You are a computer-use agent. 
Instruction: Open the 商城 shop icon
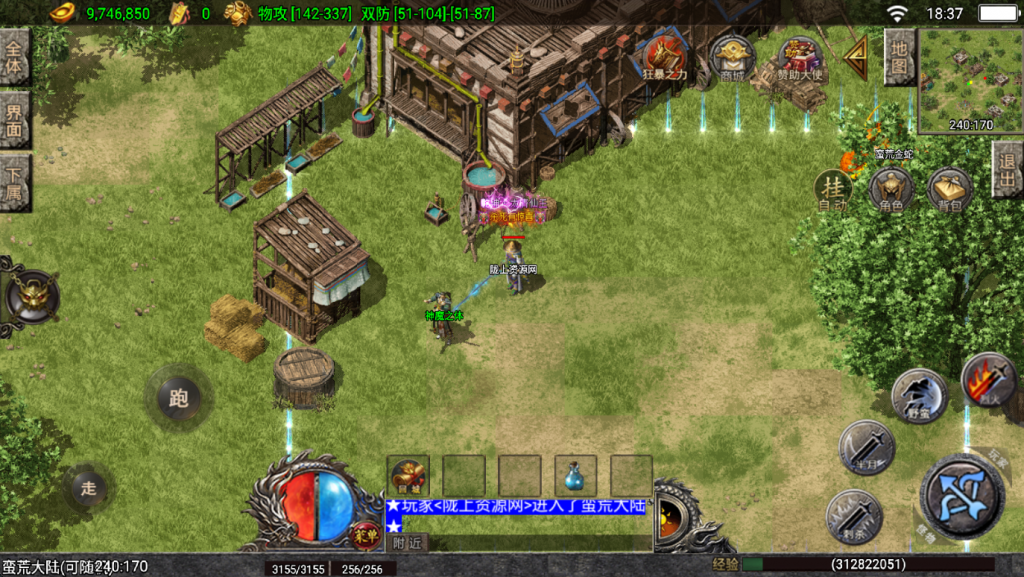coord(732,58)
